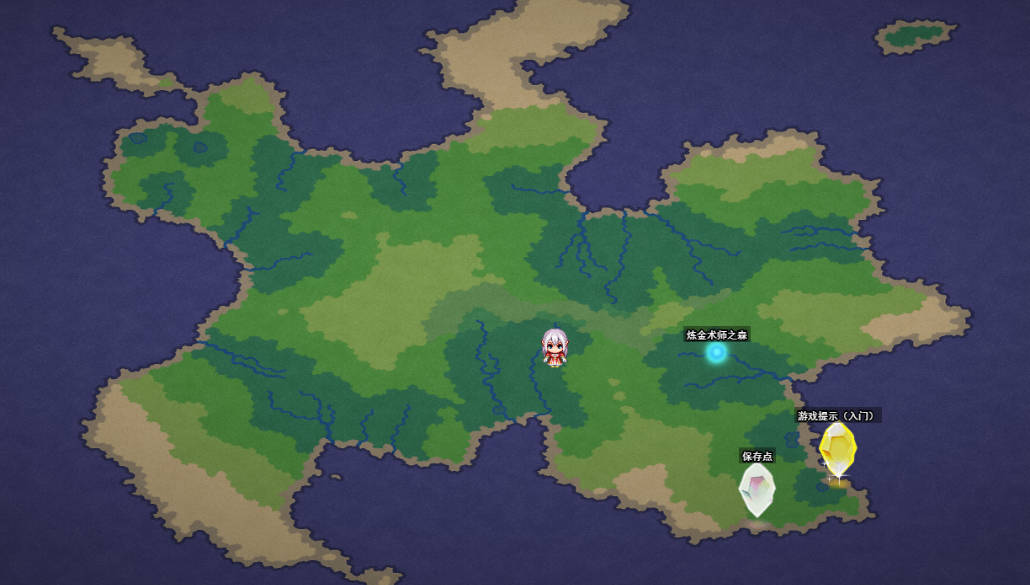This screenshot has width=1030, height=585.
Task: Select the 炼金术师之森 blue orb marker
Action: click(x=716, y=352)
